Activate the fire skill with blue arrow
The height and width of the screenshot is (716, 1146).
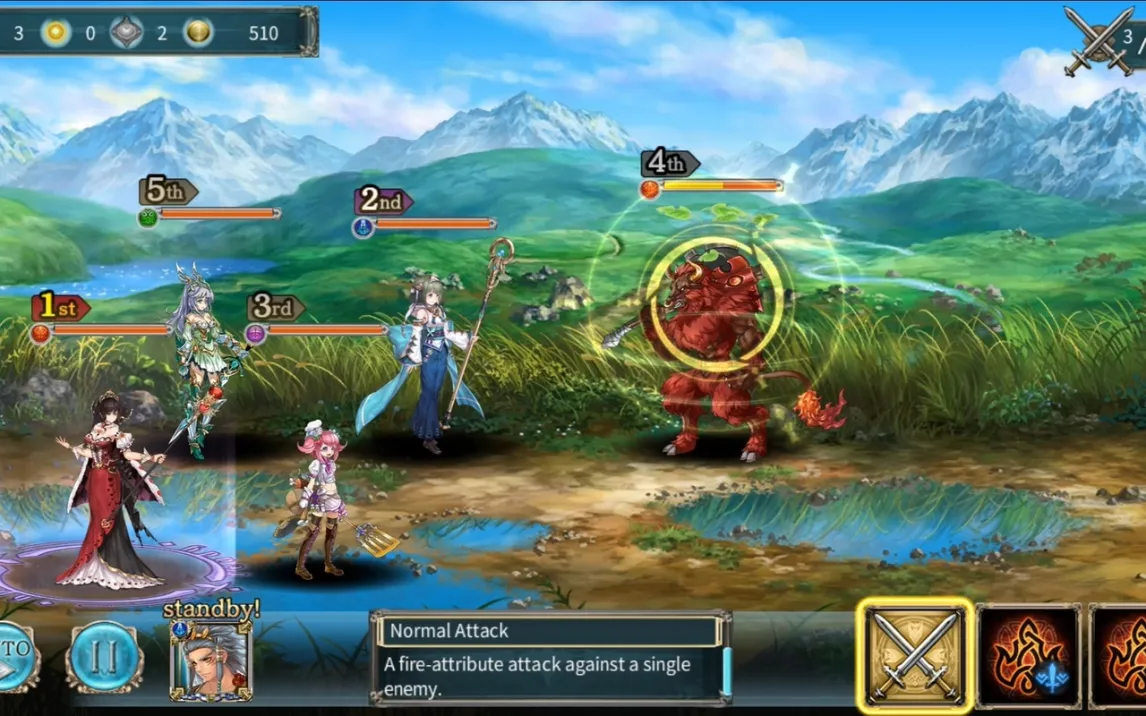1029,657
